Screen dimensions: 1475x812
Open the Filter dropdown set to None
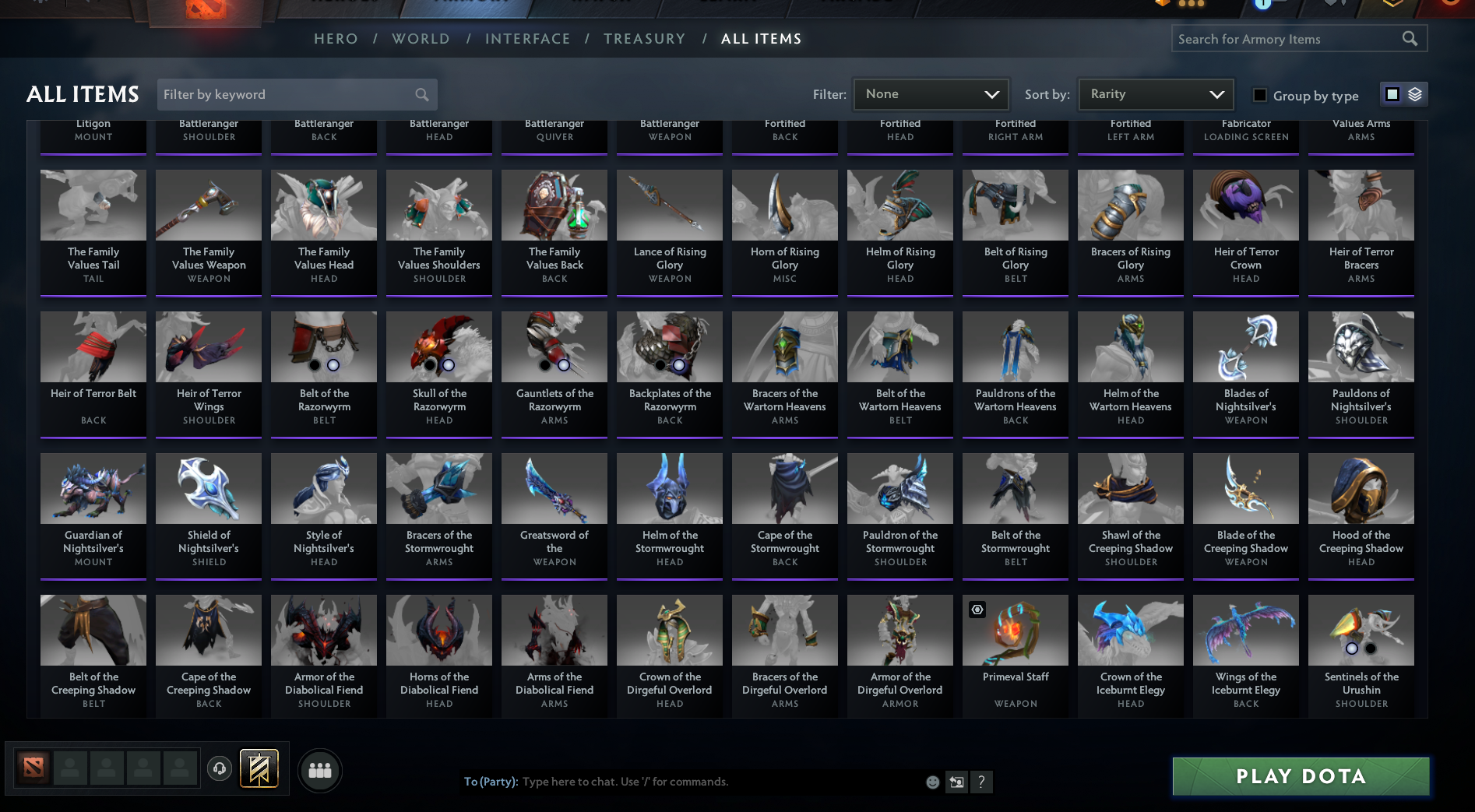click(x=931, y=93)
